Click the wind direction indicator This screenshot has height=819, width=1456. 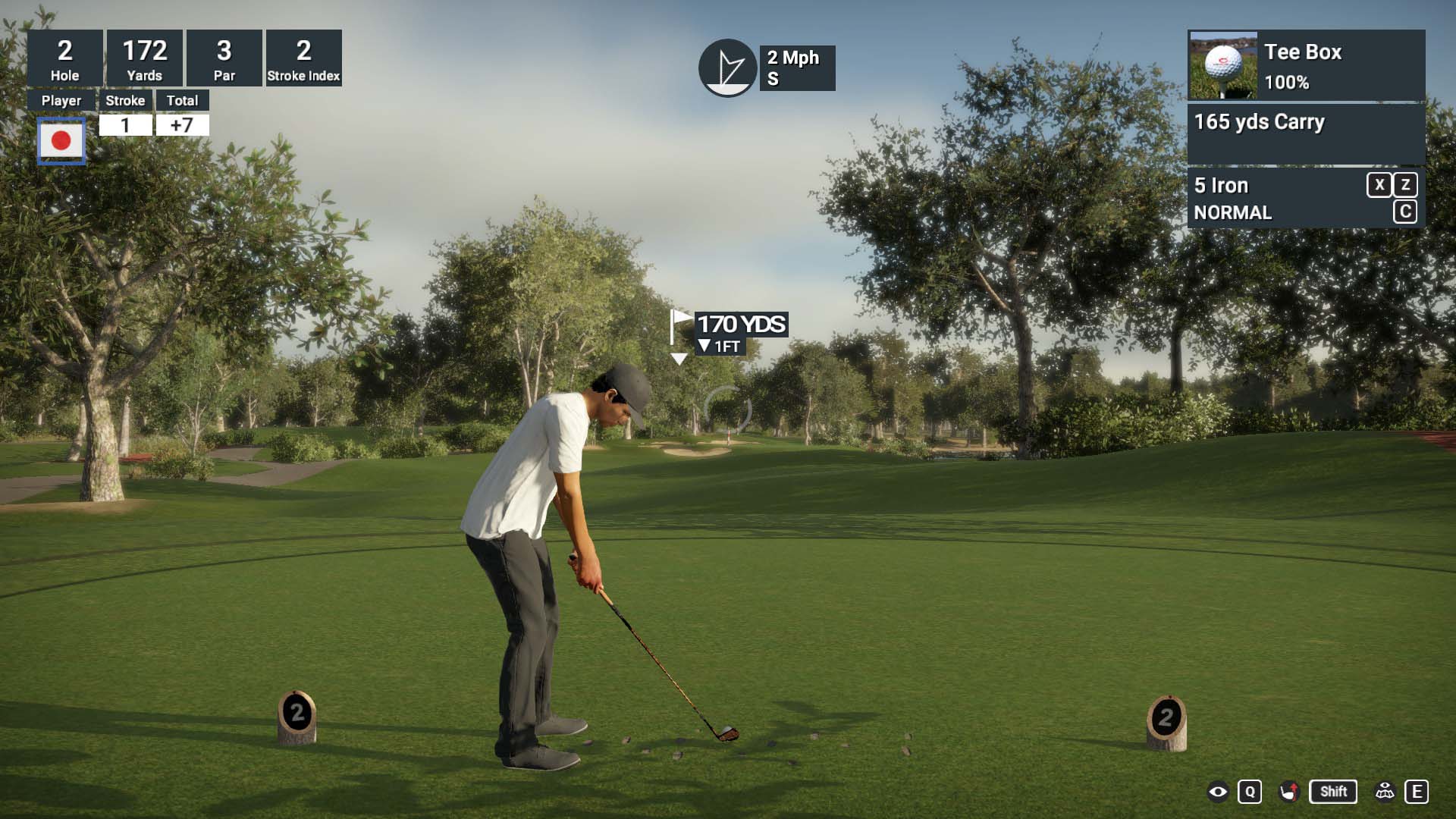pos(727,68)
